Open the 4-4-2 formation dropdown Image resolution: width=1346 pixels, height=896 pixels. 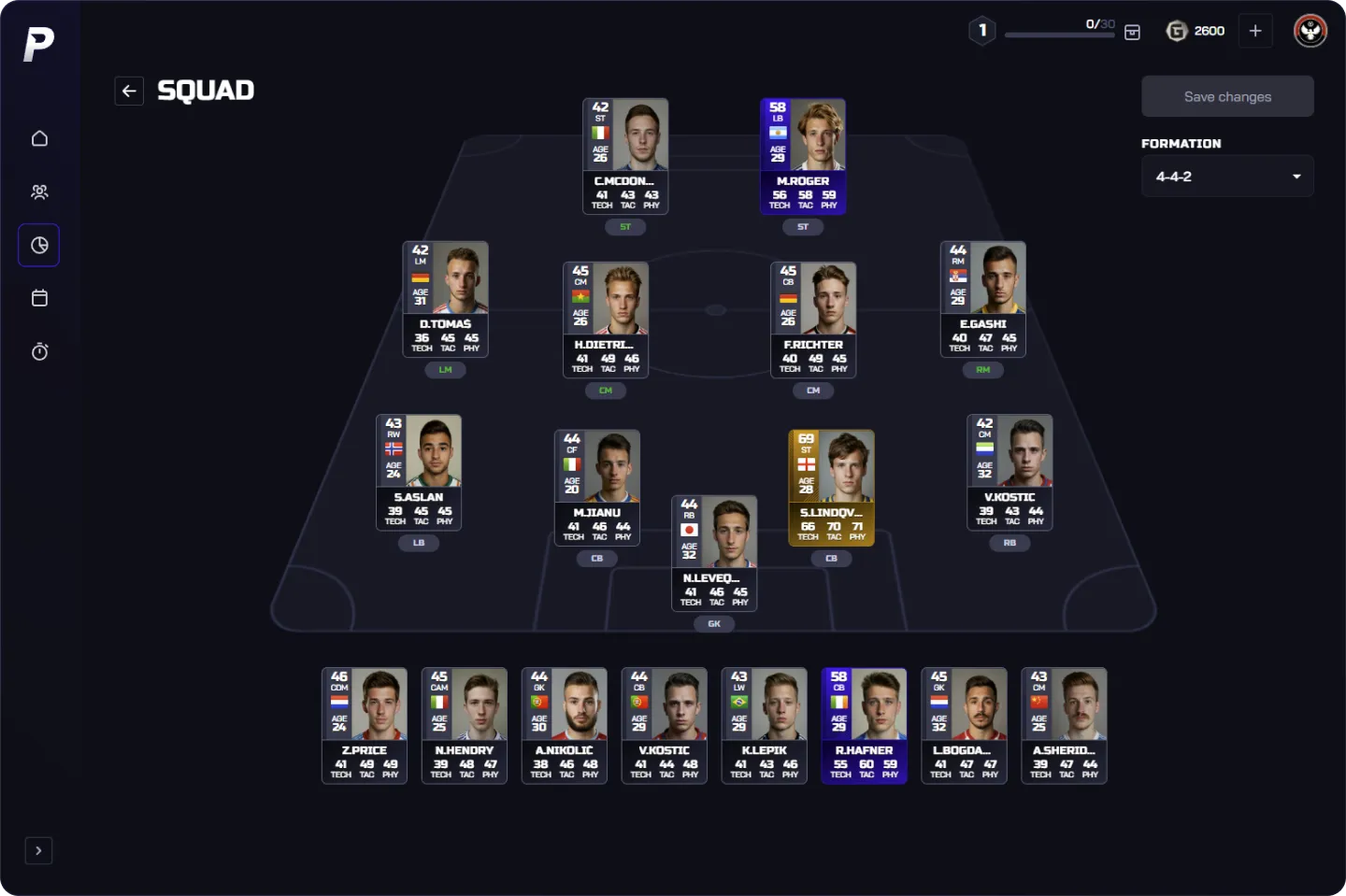click(1226, 177)
